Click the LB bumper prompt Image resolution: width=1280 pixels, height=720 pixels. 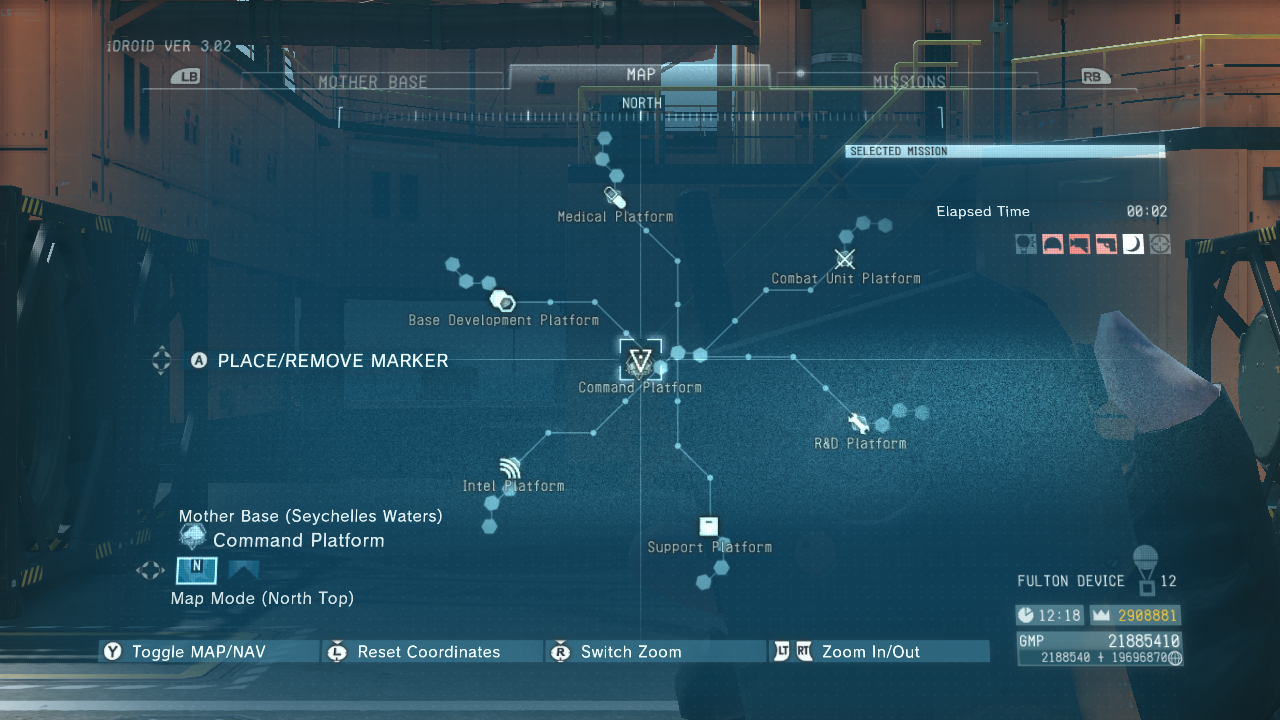tap(183, 75)
